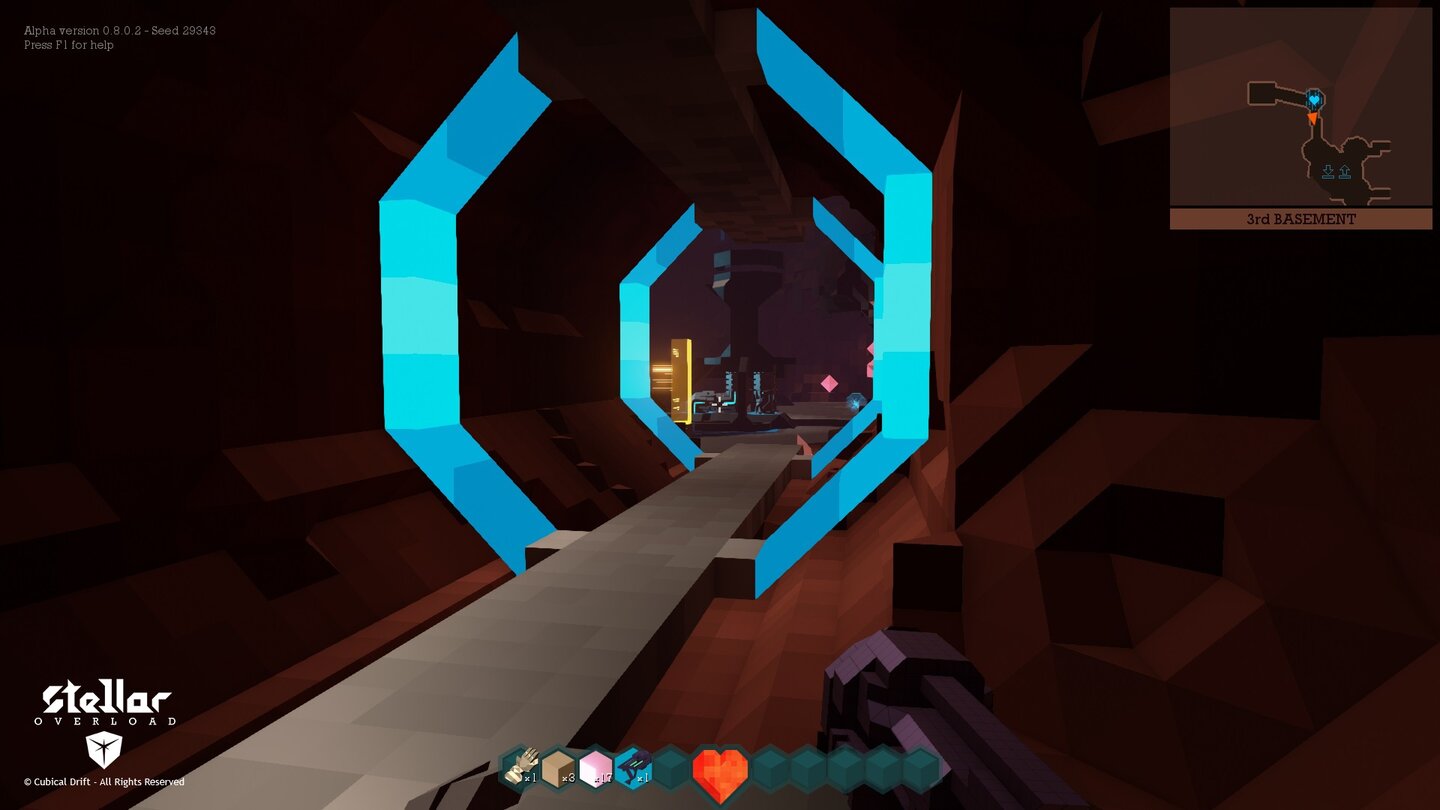Click the orange player direction arrow on the minimap
The width and height of the screenshot is (1440, 810).
1313,118
